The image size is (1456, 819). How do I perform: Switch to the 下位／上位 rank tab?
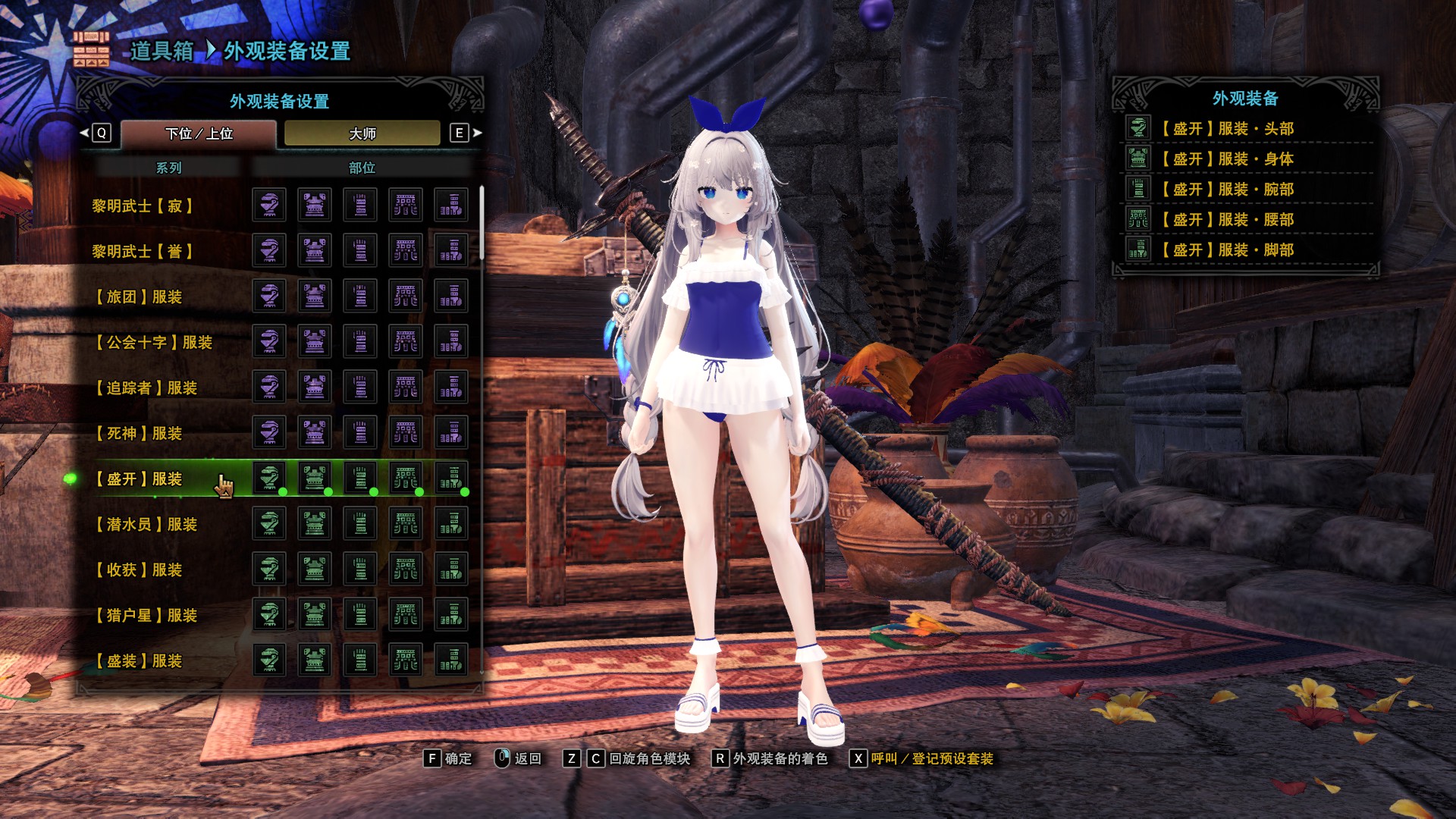click(199, 133)
